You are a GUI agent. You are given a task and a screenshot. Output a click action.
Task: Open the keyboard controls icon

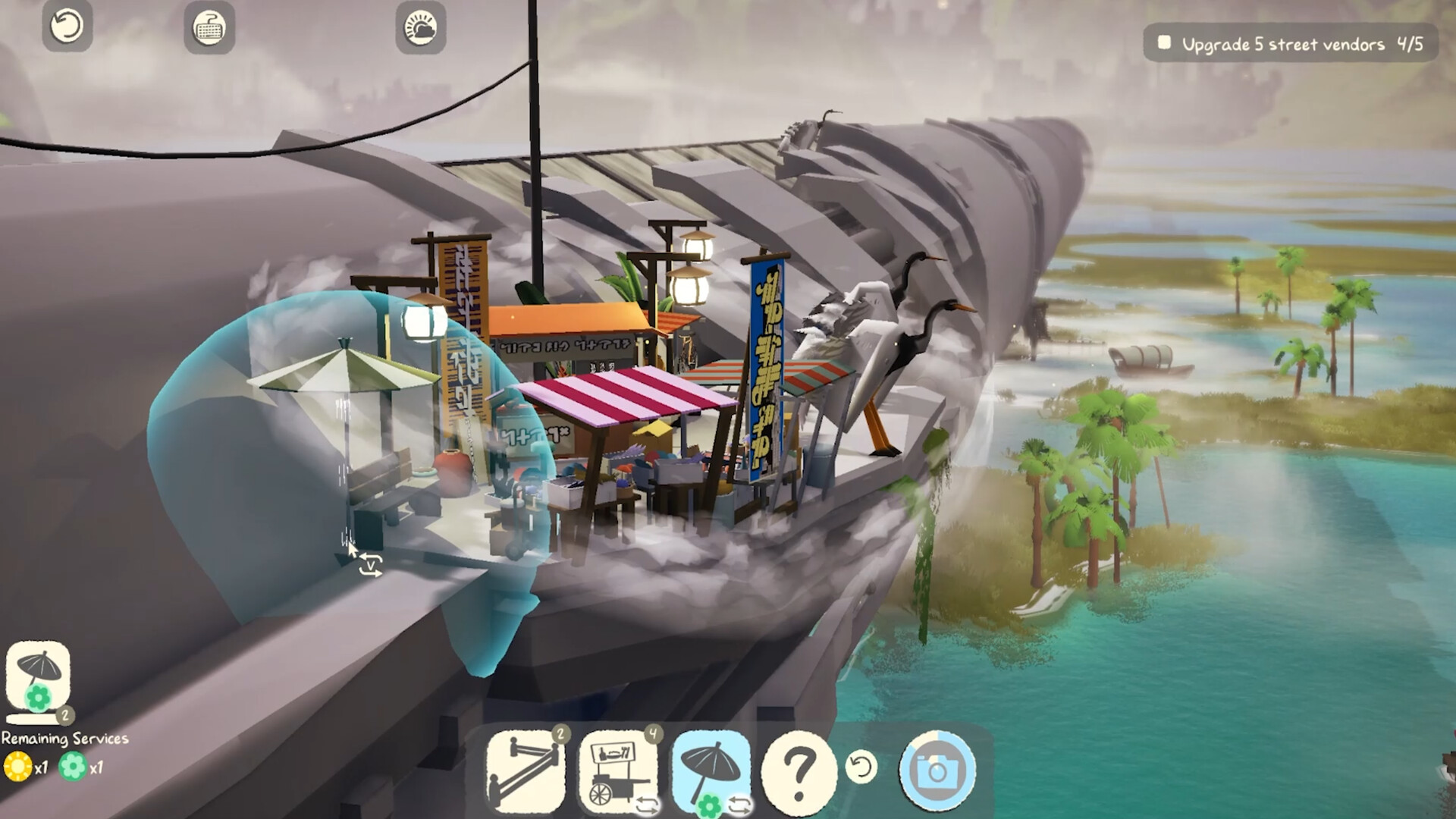click(x=209, y=28)
